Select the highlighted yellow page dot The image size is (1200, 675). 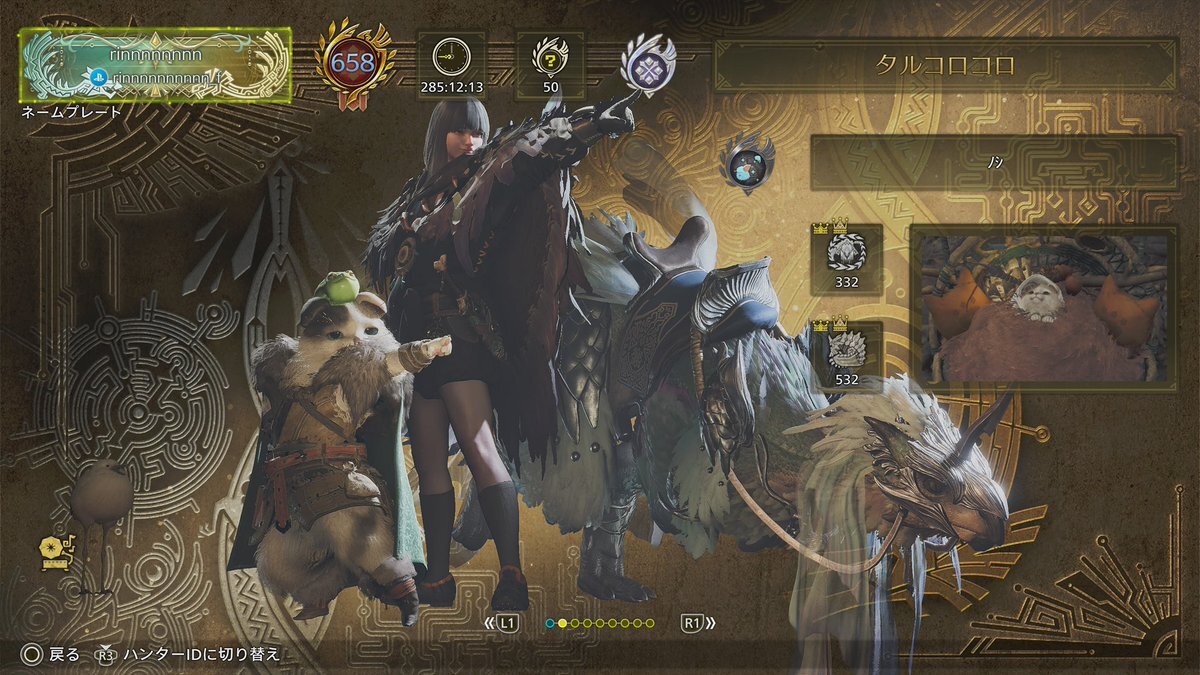[x=562, y=623]
